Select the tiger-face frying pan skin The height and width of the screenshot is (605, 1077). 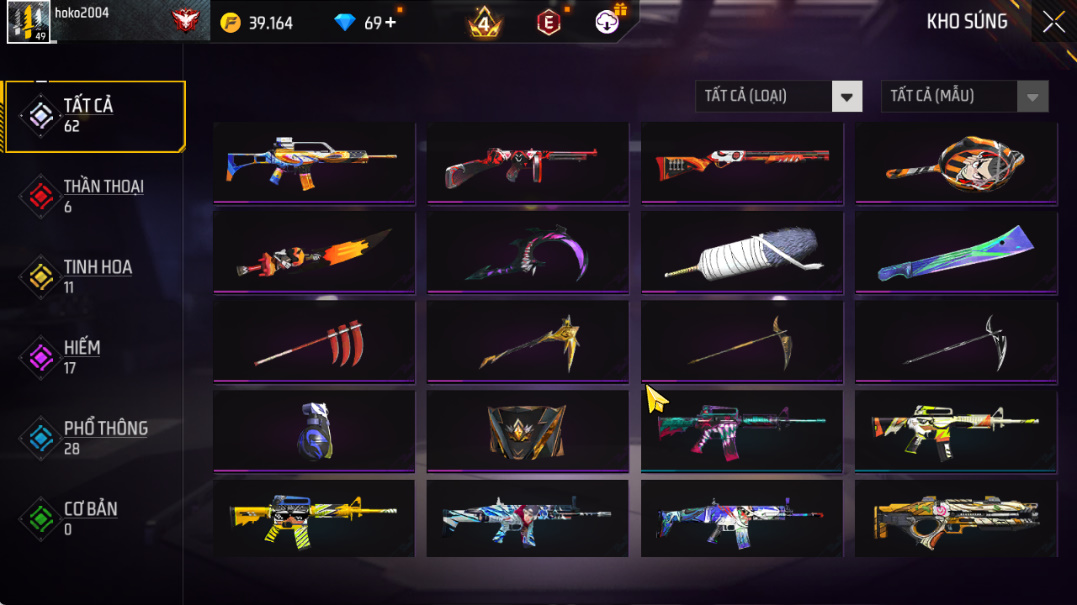click(956, 162)
